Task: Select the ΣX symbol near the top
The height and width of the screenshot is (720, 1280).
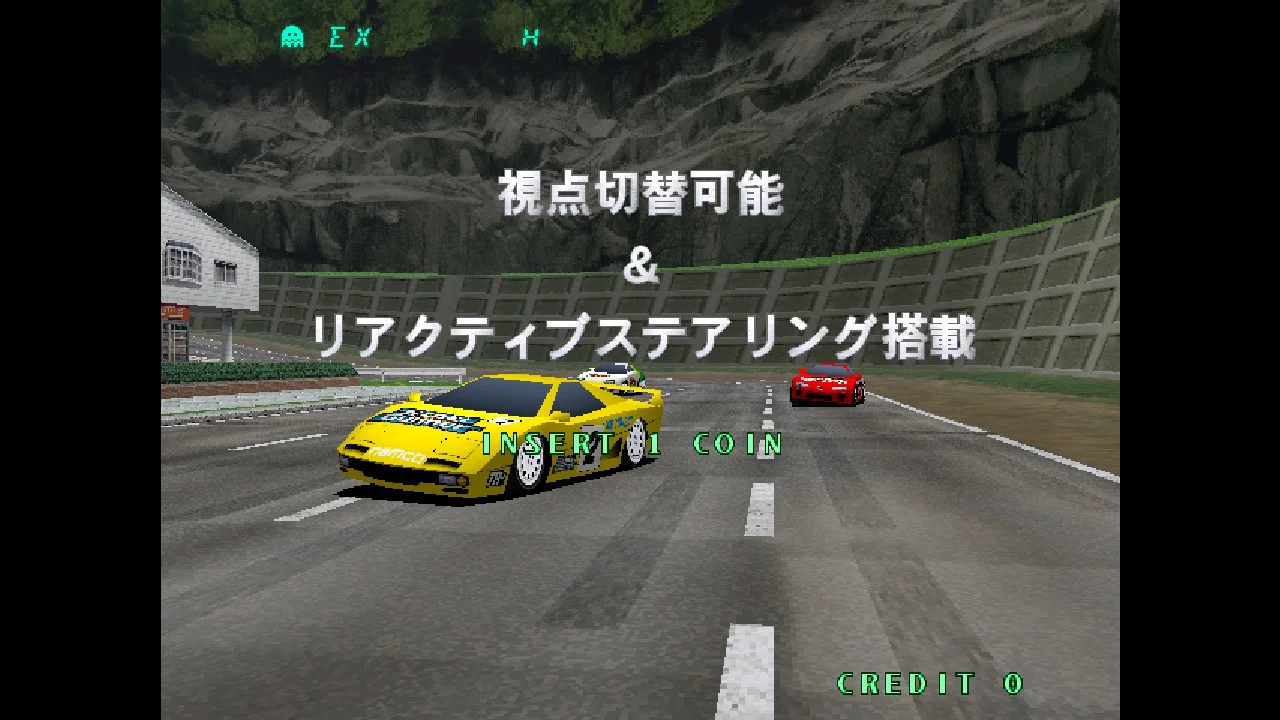Action: (x=349, y=37)
